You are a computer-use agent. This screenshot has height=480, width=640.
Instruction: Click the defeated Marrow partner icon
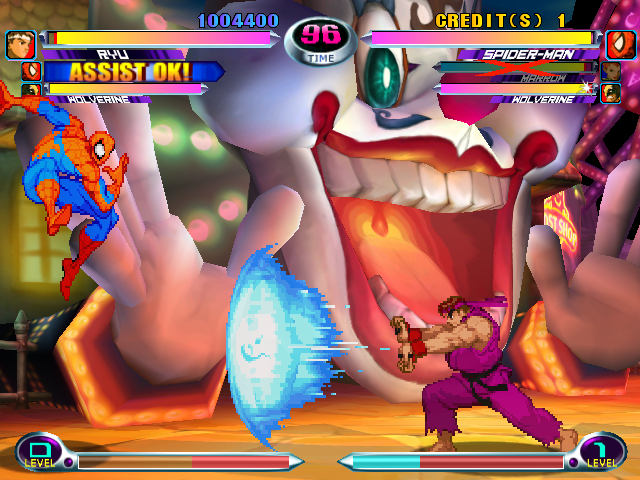pos(610,71)
